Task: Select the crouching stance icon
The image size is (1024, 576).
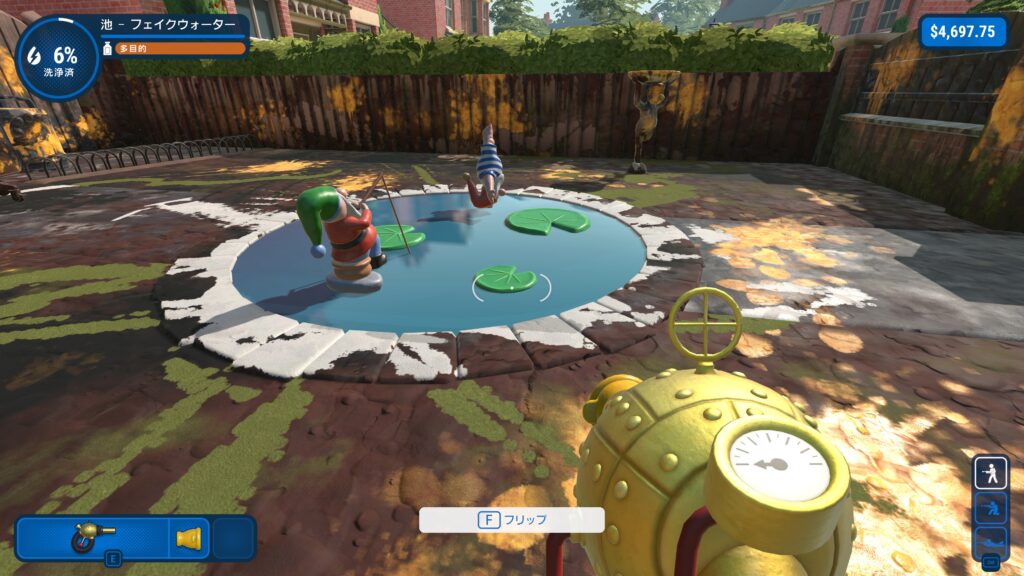Action: pos(991,507)
